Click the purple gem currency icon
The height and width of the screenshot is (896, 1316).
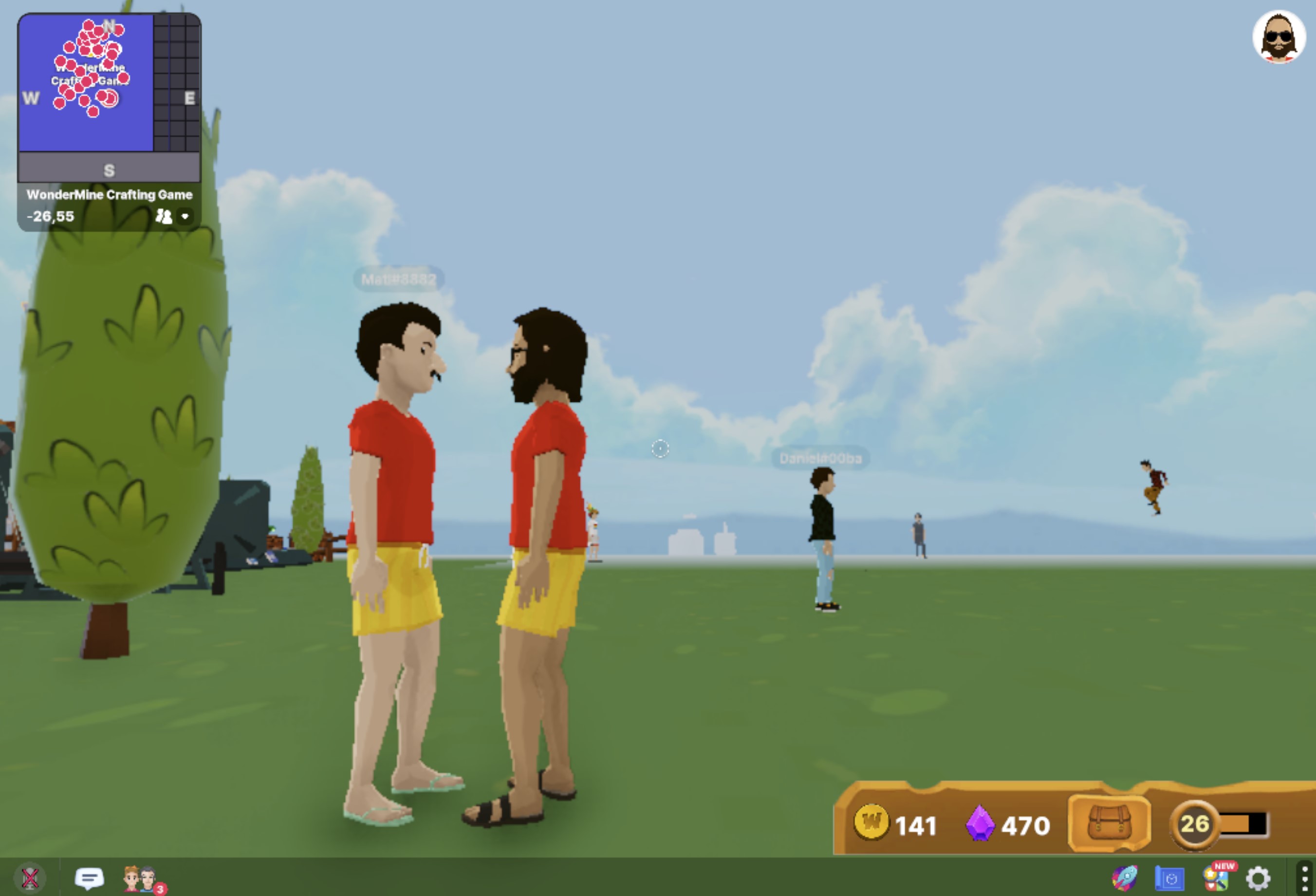coord(980,823)
